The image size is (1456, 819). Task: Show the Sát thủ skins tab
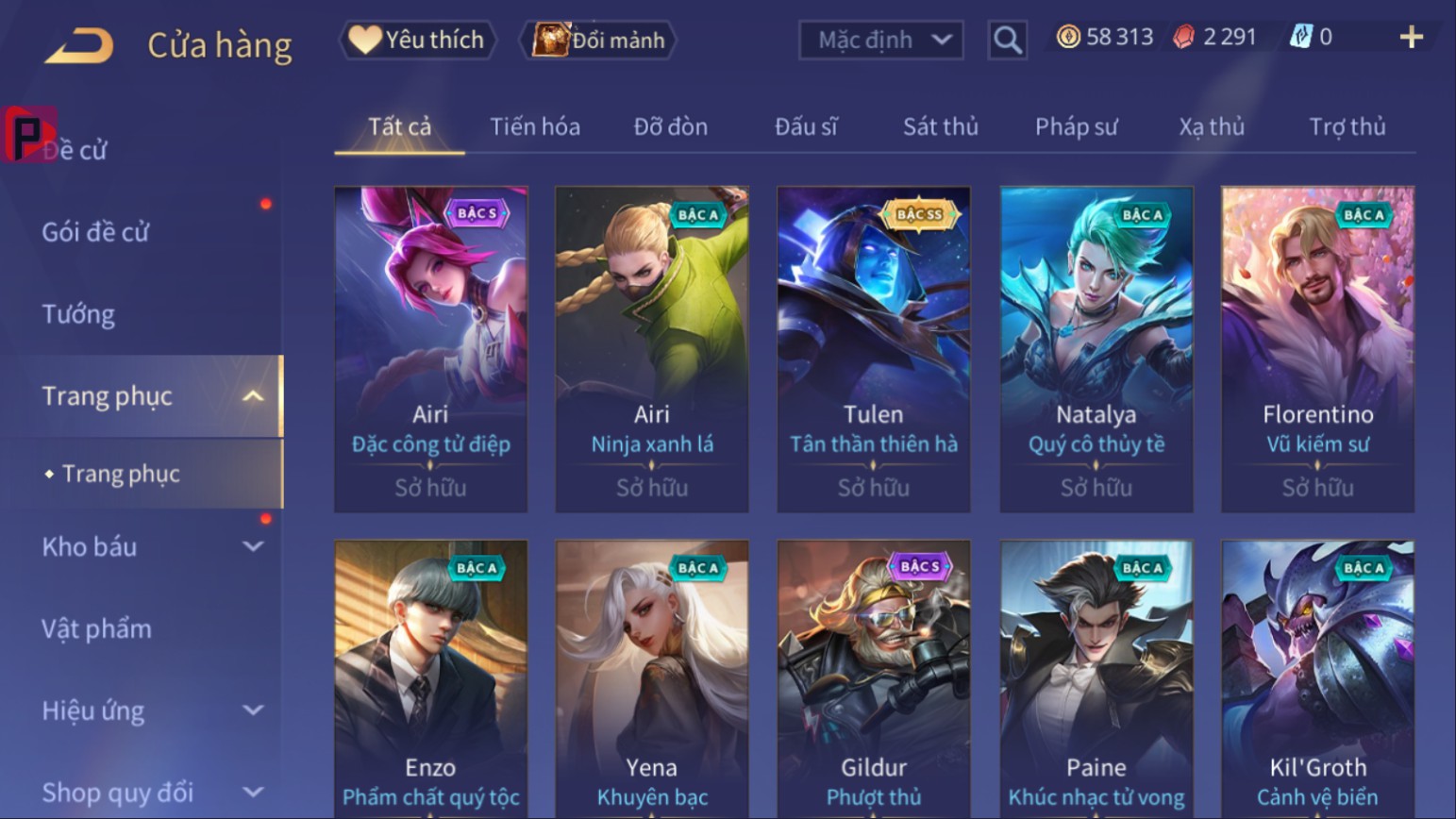click(x=940, y=126)
